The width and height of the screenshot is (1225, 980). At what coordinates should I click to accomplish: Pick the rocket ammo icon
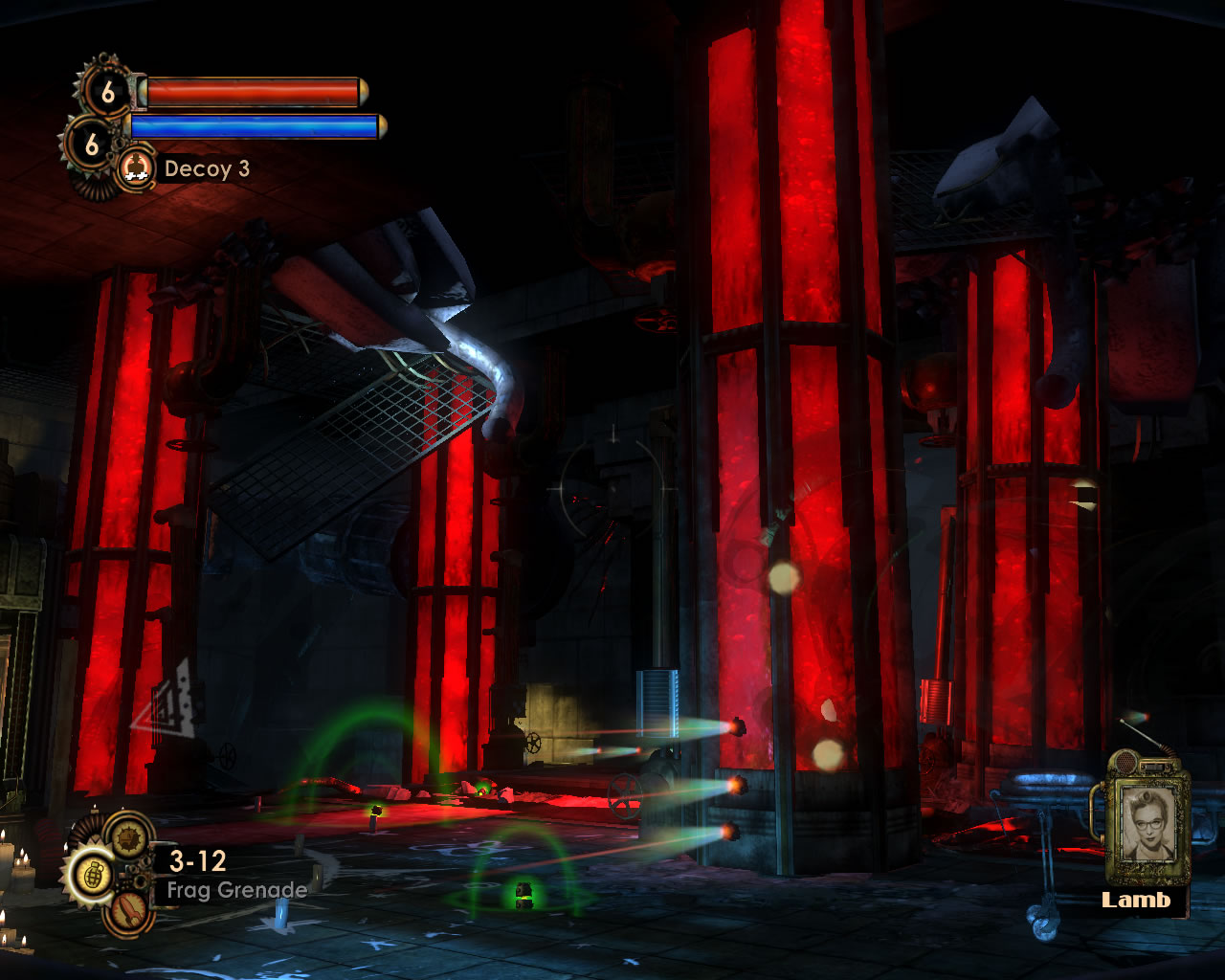[128, 912]
